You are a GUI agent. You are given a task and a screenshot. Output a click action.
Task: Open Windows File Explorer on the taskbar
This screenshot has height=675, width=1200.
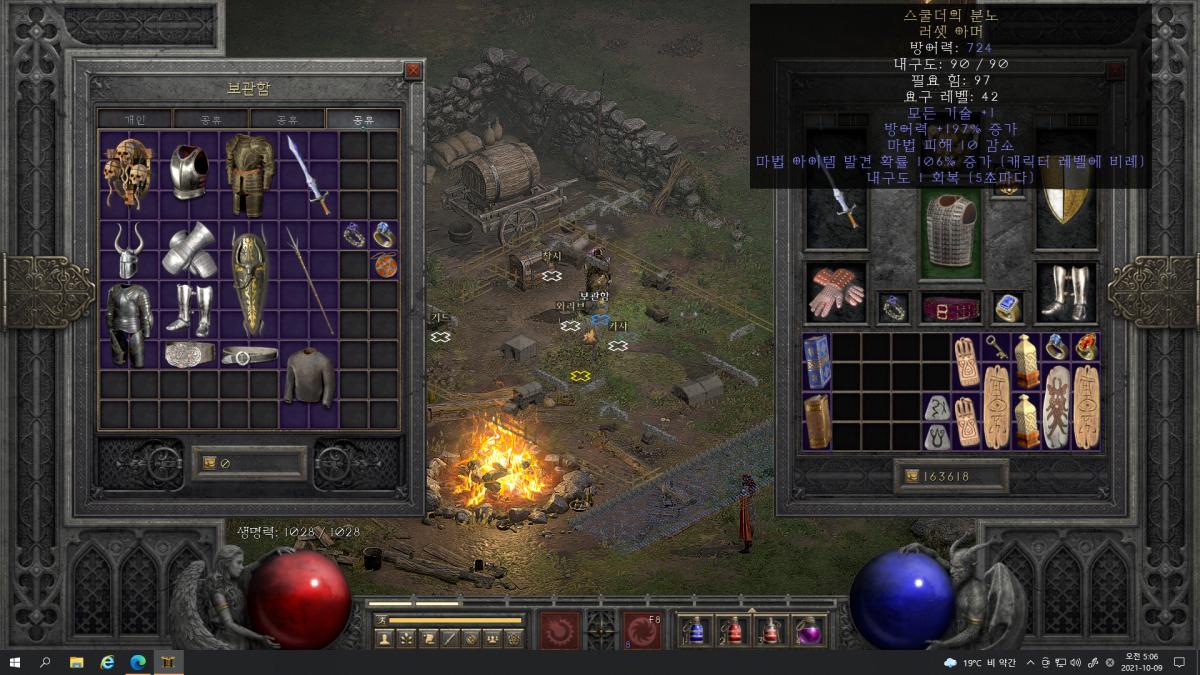pos(76,662)
